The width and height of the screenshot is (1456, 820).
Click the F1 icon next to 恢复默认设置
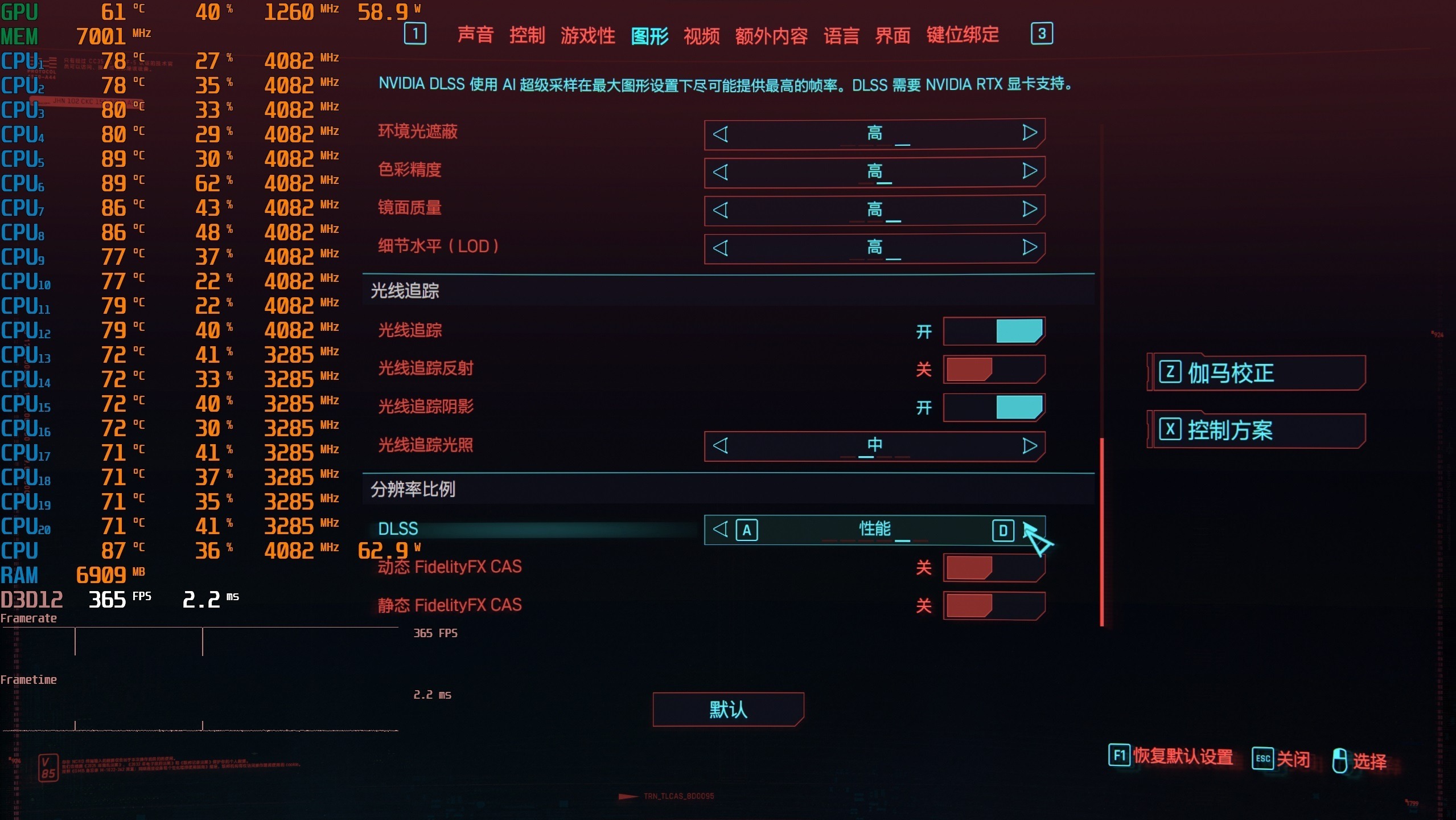[x=1119, y=757]
